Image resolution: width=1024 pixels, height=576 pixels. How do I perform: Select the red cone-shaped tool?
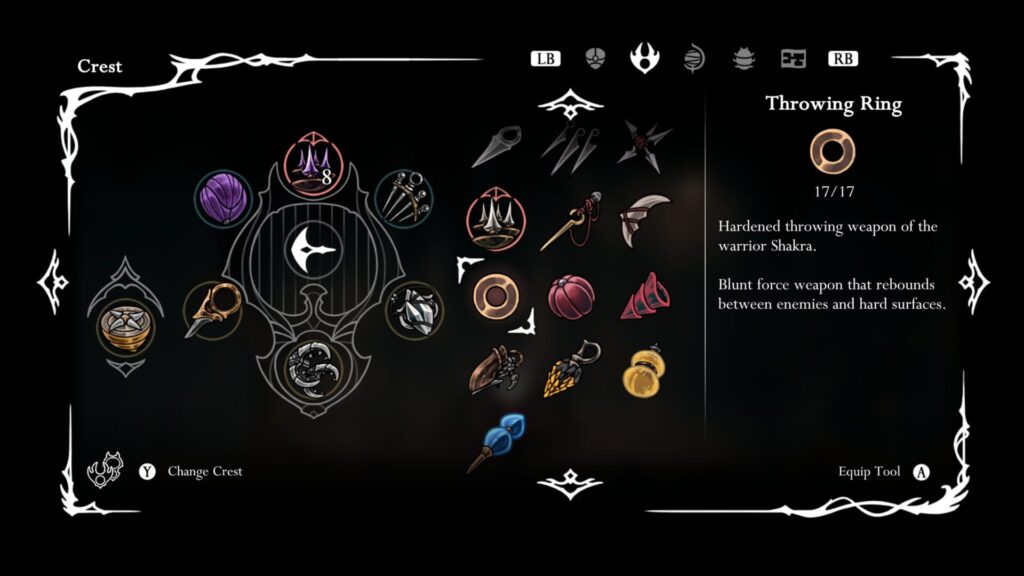[643, 296]
